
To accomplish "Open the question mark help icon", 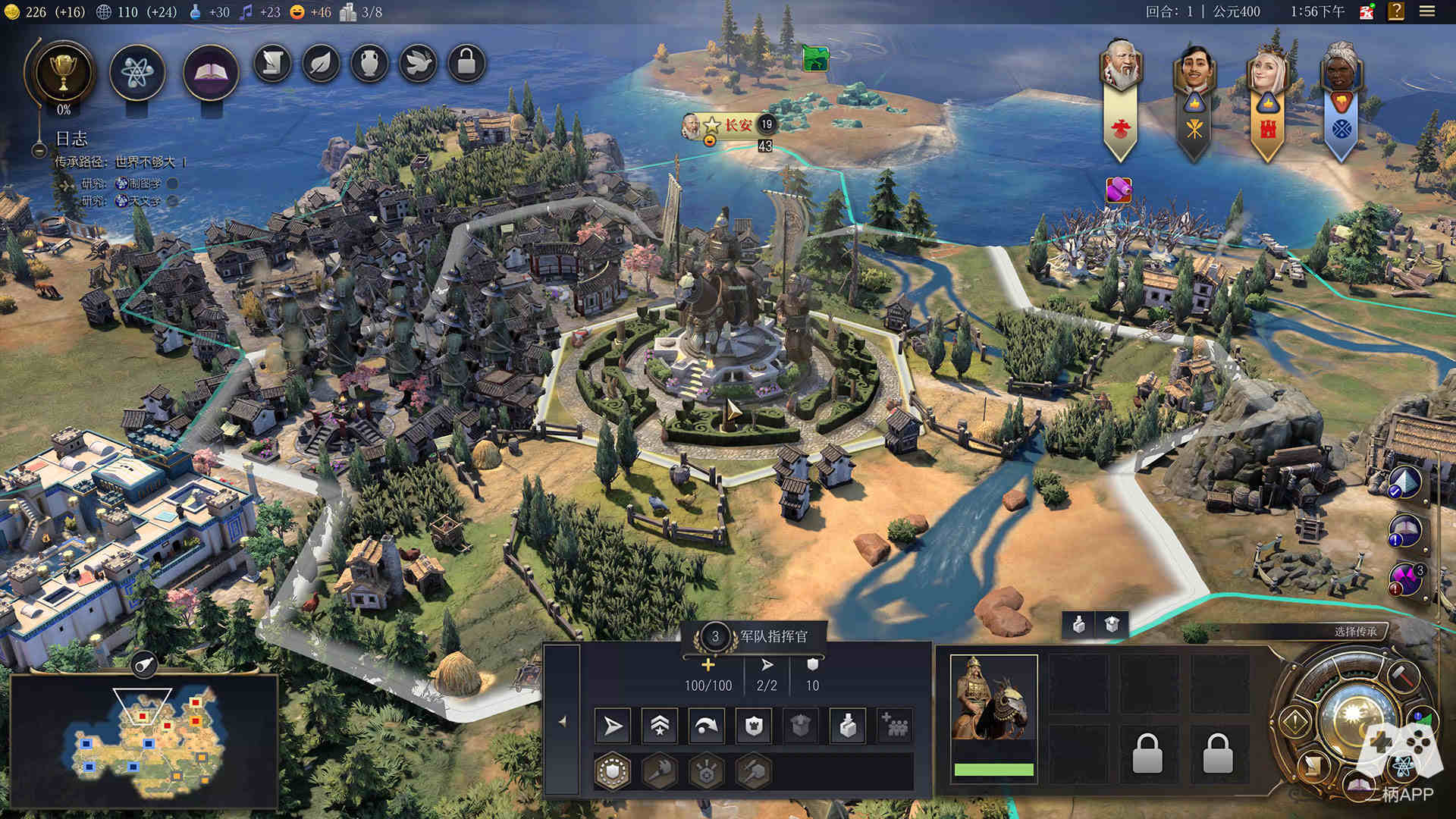I will click(x=1396, y=11).
